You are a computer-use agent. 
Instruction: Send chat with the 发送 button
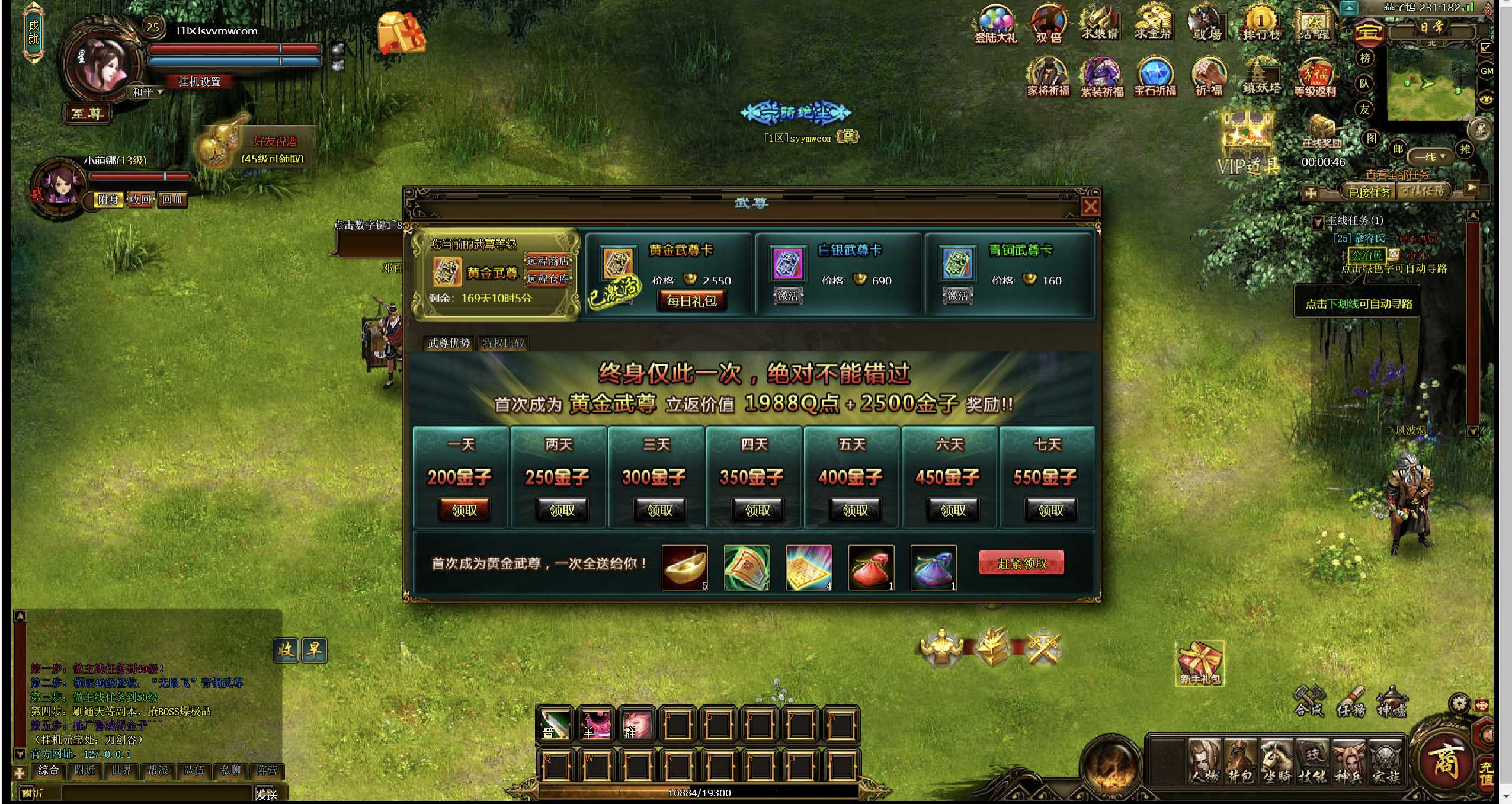[267, 795]
